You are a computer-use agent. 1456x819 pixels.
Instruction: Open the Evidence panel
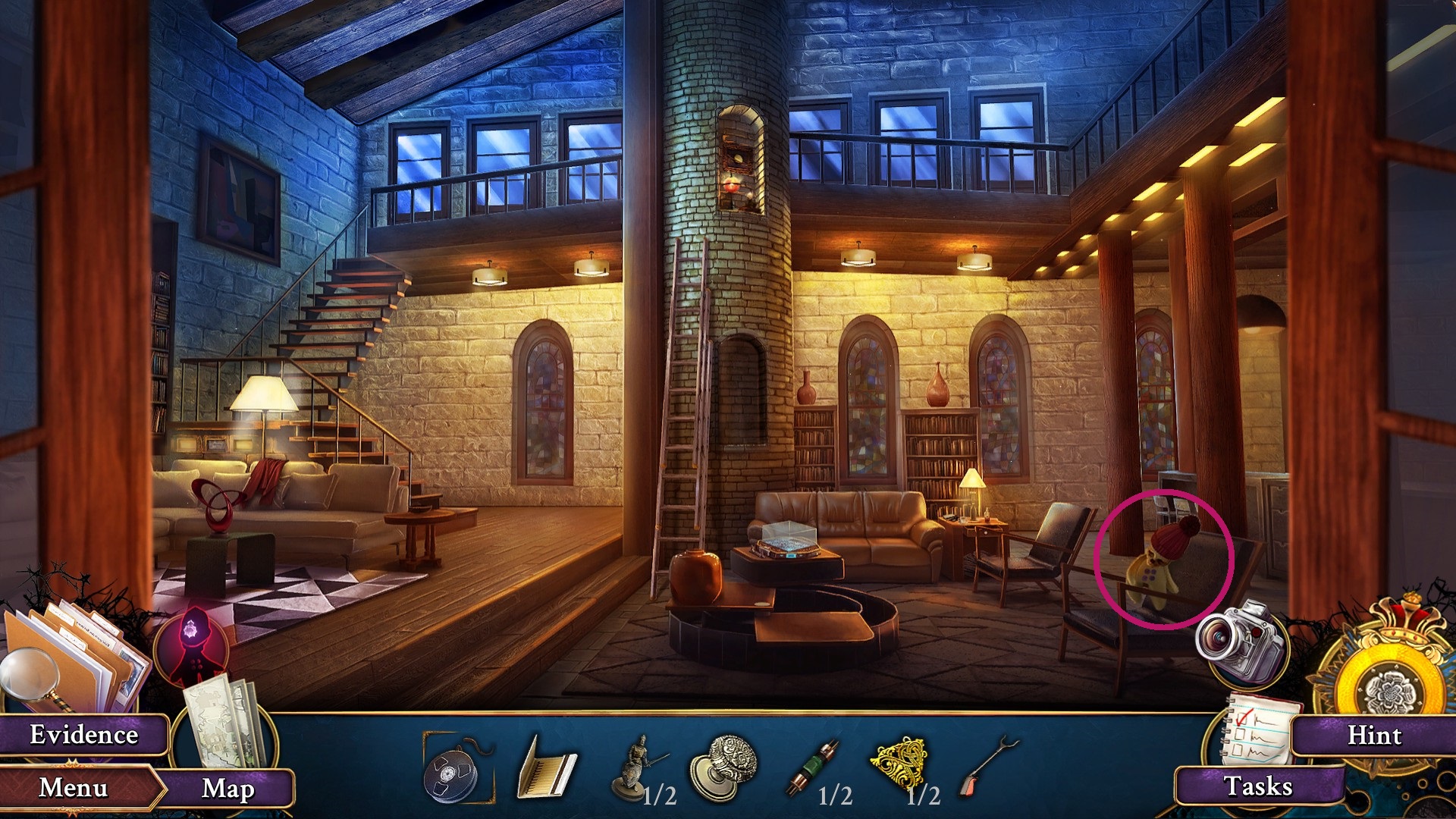click(x=83, y=734)
